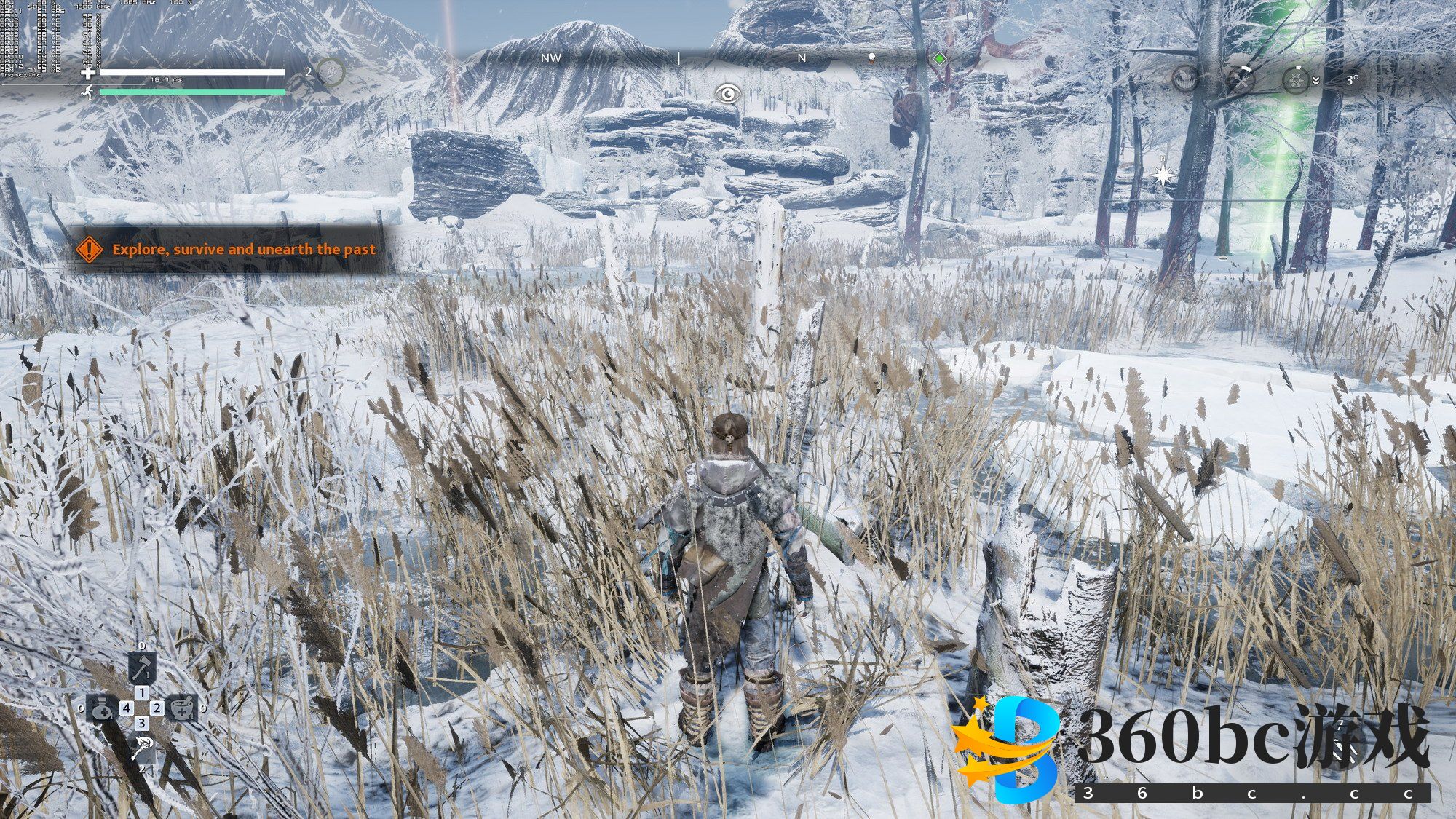Open the 'Explore, survive and unearth the past' objective
1456x819 pixels.
point(243,249)
